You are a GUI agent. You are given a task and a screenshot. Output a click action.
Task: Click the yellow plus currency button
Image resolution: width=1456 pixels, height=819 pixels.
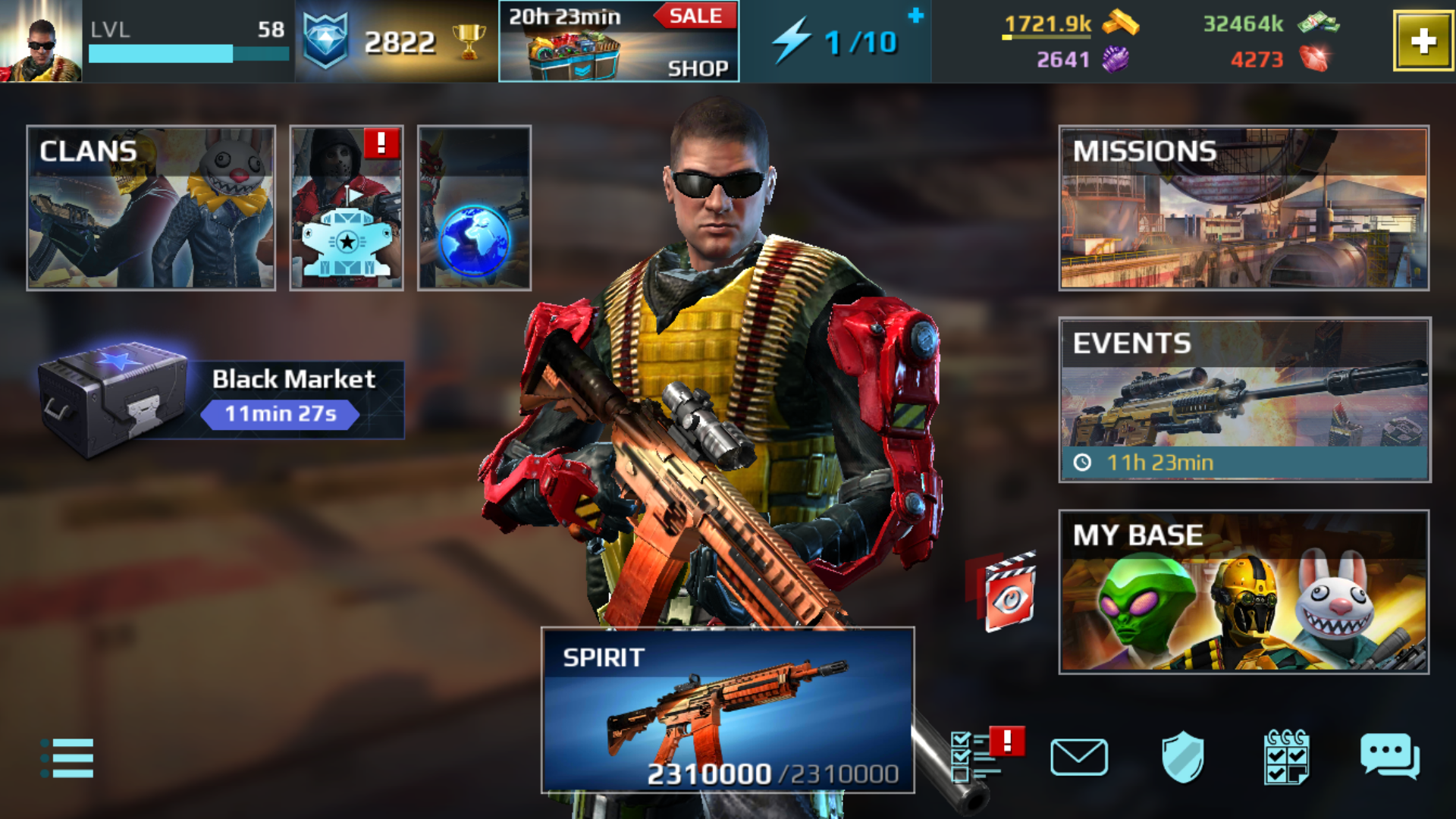coord(1423,42)
